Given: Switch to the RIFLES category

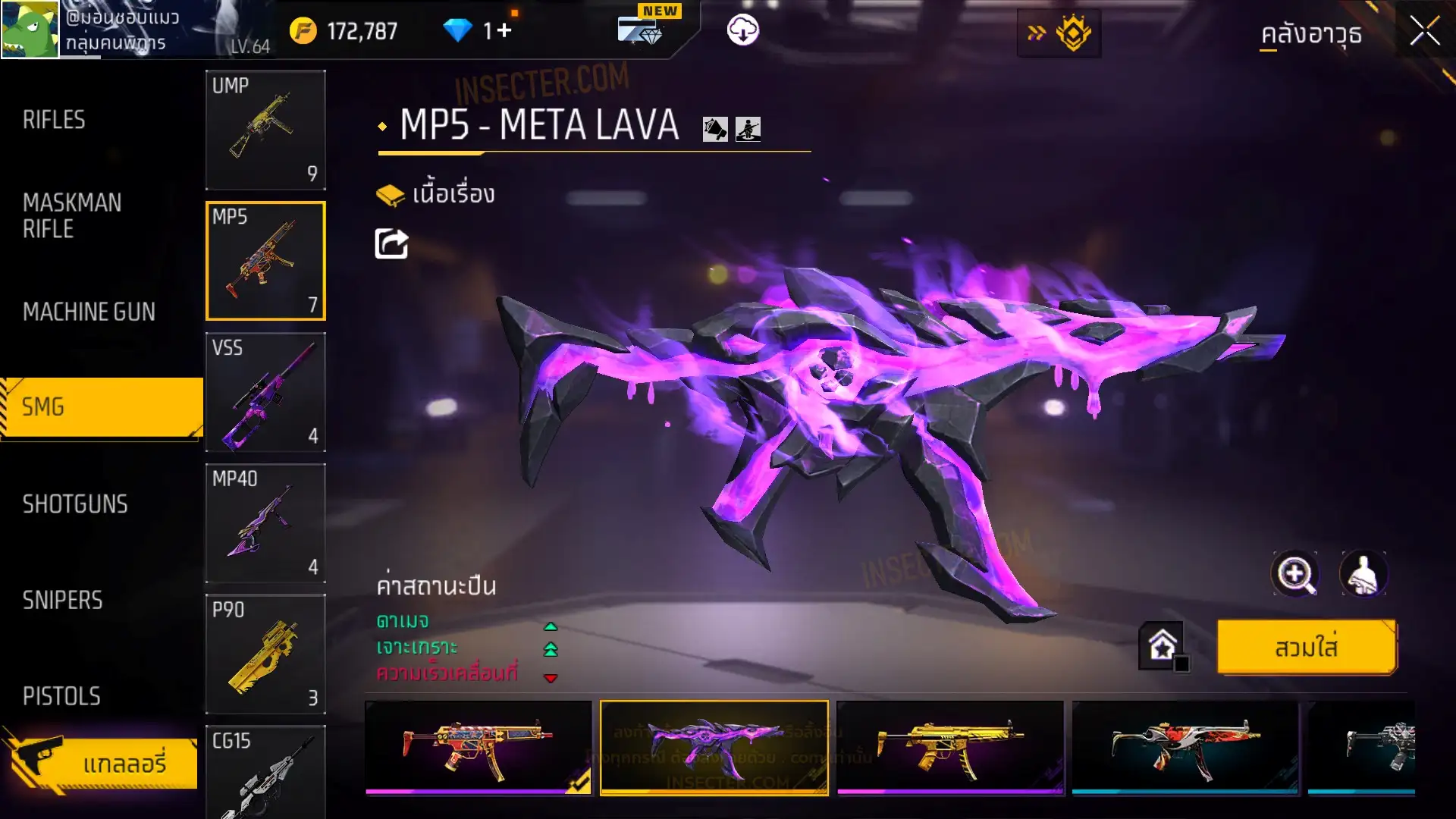Looking at the screenshot, I should click(x=54, y=120).
